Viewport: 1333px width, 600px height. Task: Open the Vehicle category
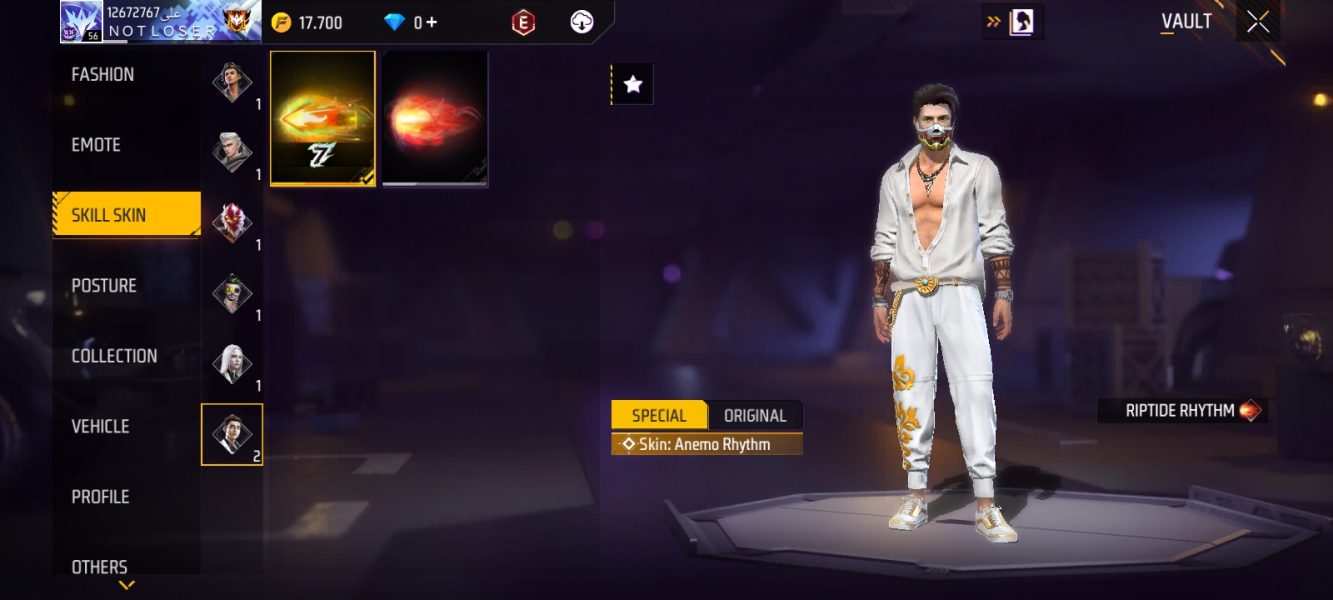(x=100, y=426)
